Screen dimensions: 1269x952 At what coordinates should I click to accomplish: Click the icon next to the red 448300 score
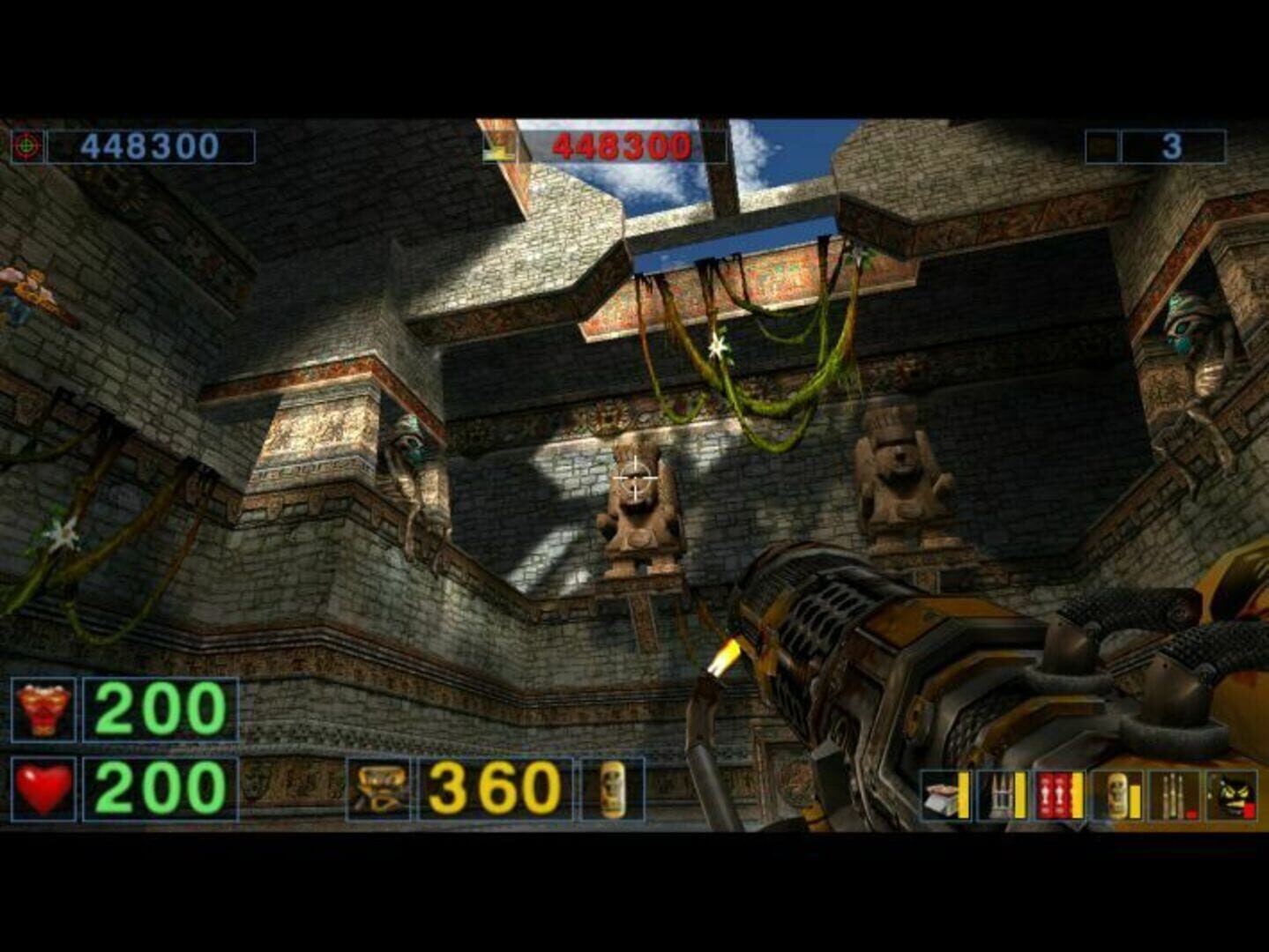pos(500,144)
